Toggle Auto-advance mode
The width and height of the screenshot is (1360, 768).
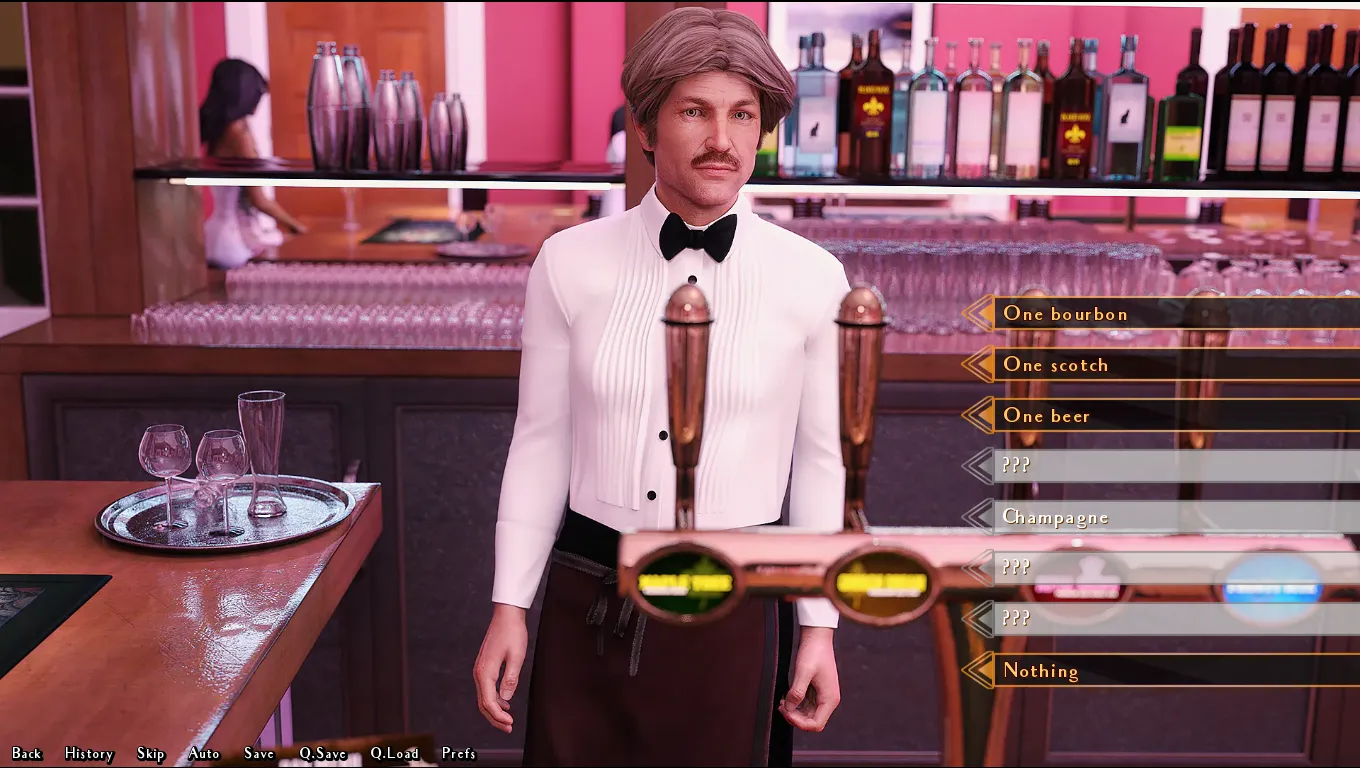click(x=204, y=753)
